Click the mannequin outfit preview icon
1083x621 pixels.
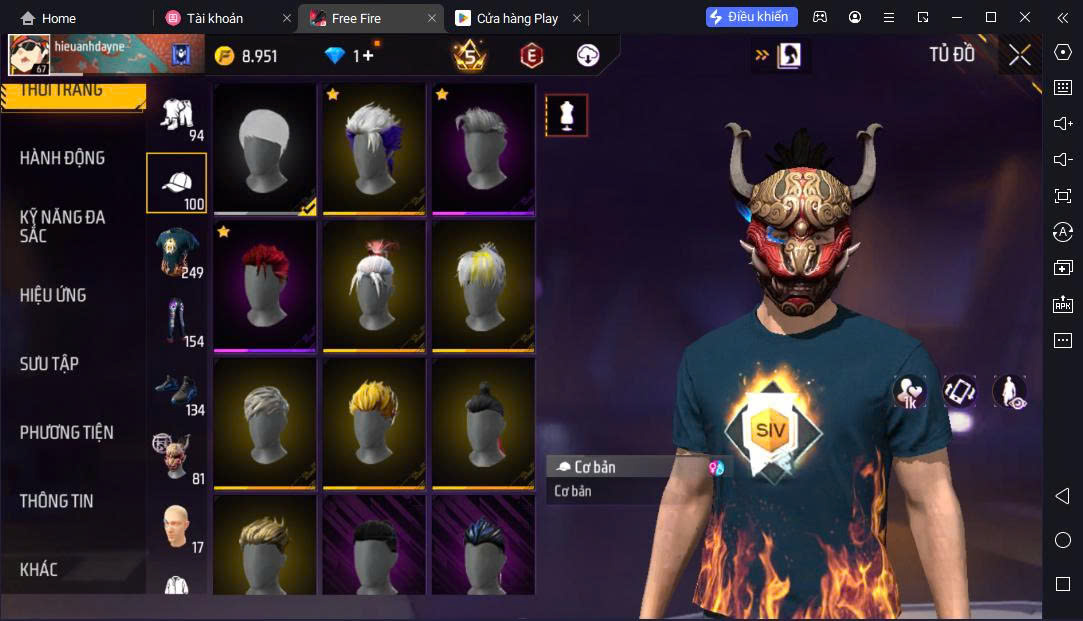coord(566,116)
